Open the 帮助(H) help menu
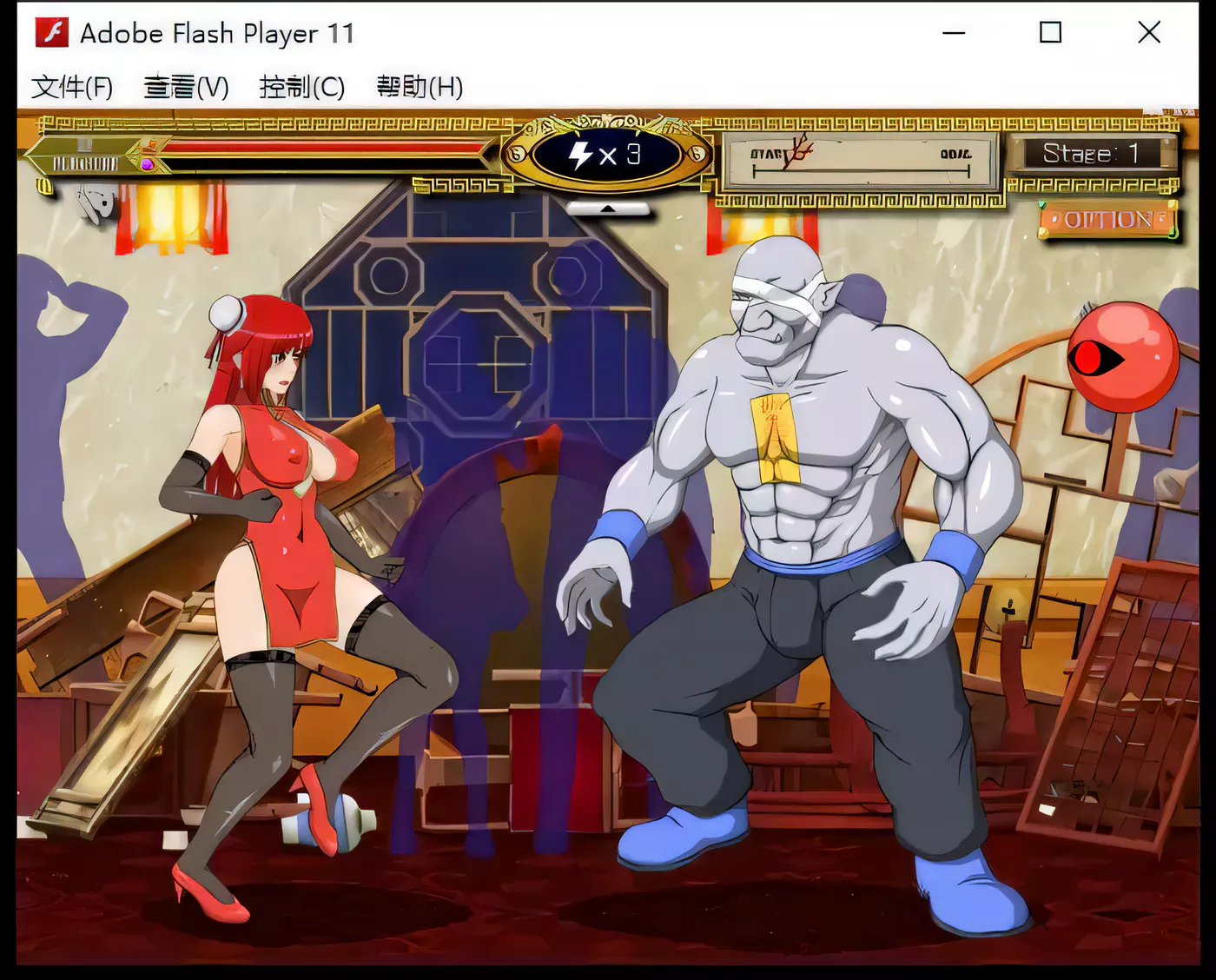The height and width of the screenshot is (980, 1216). pyautogui.click(x=419, y=87)
